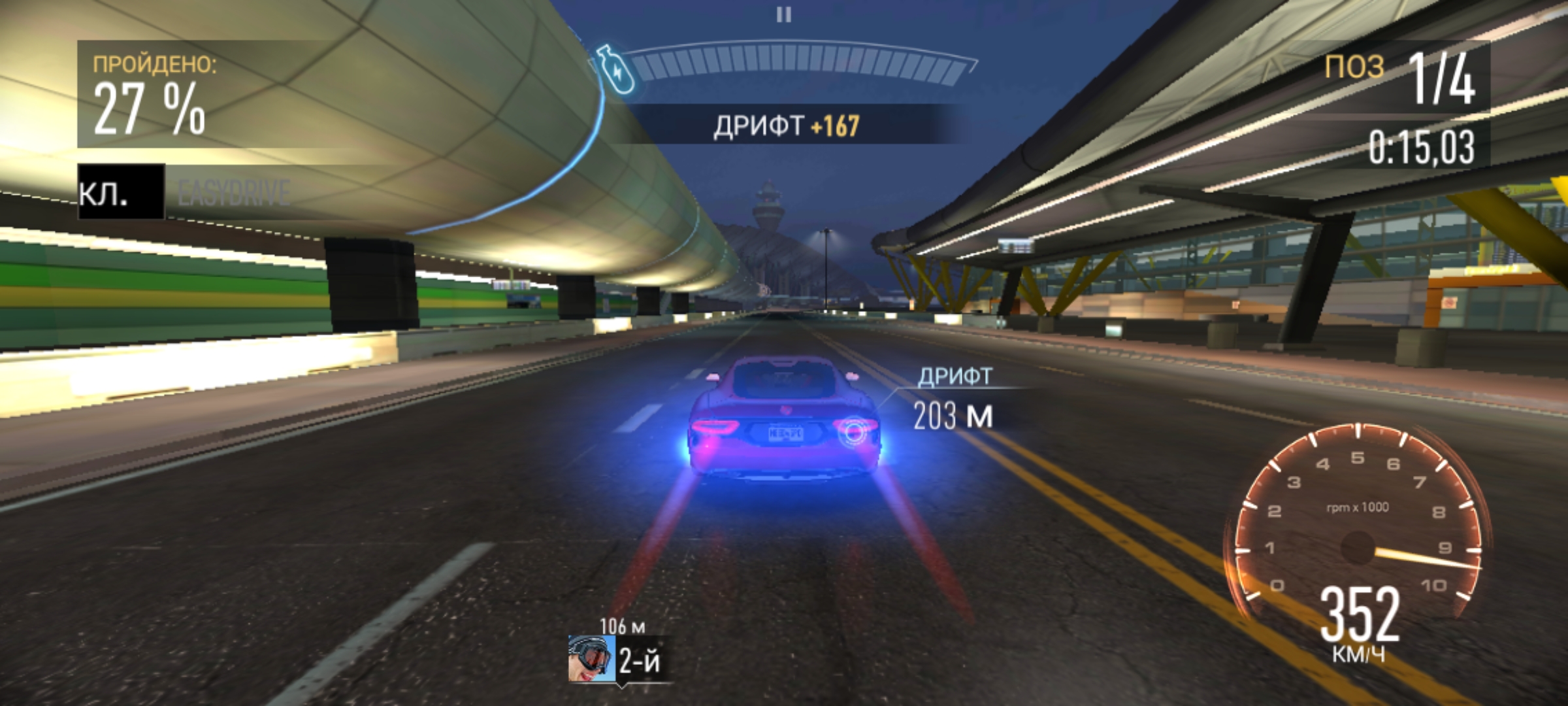This screenshot has height=706, width=1568.
Task: Pause the race with the pause button
Action: pos(783,14)
